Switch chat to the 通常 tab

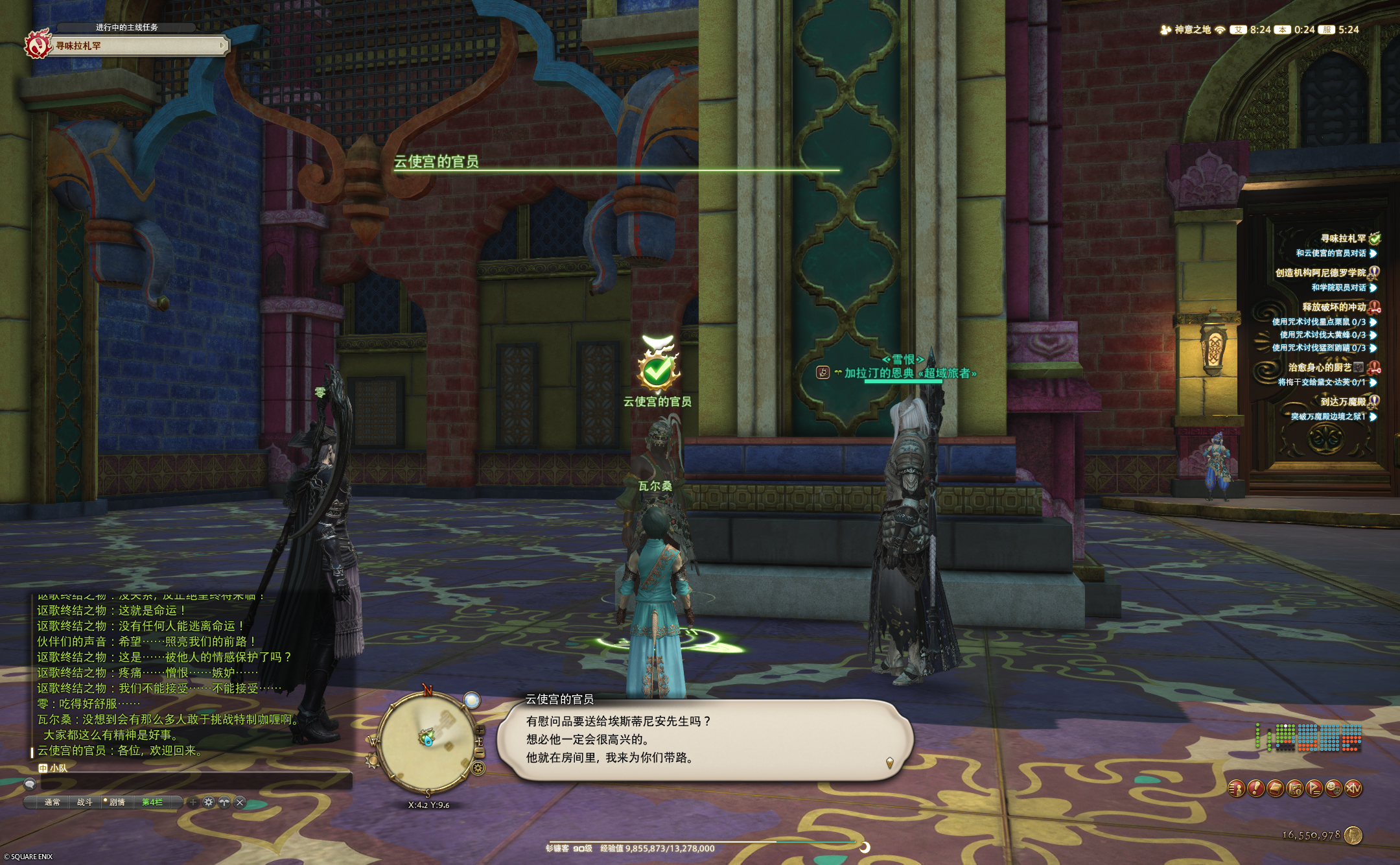tap(52, 803)
